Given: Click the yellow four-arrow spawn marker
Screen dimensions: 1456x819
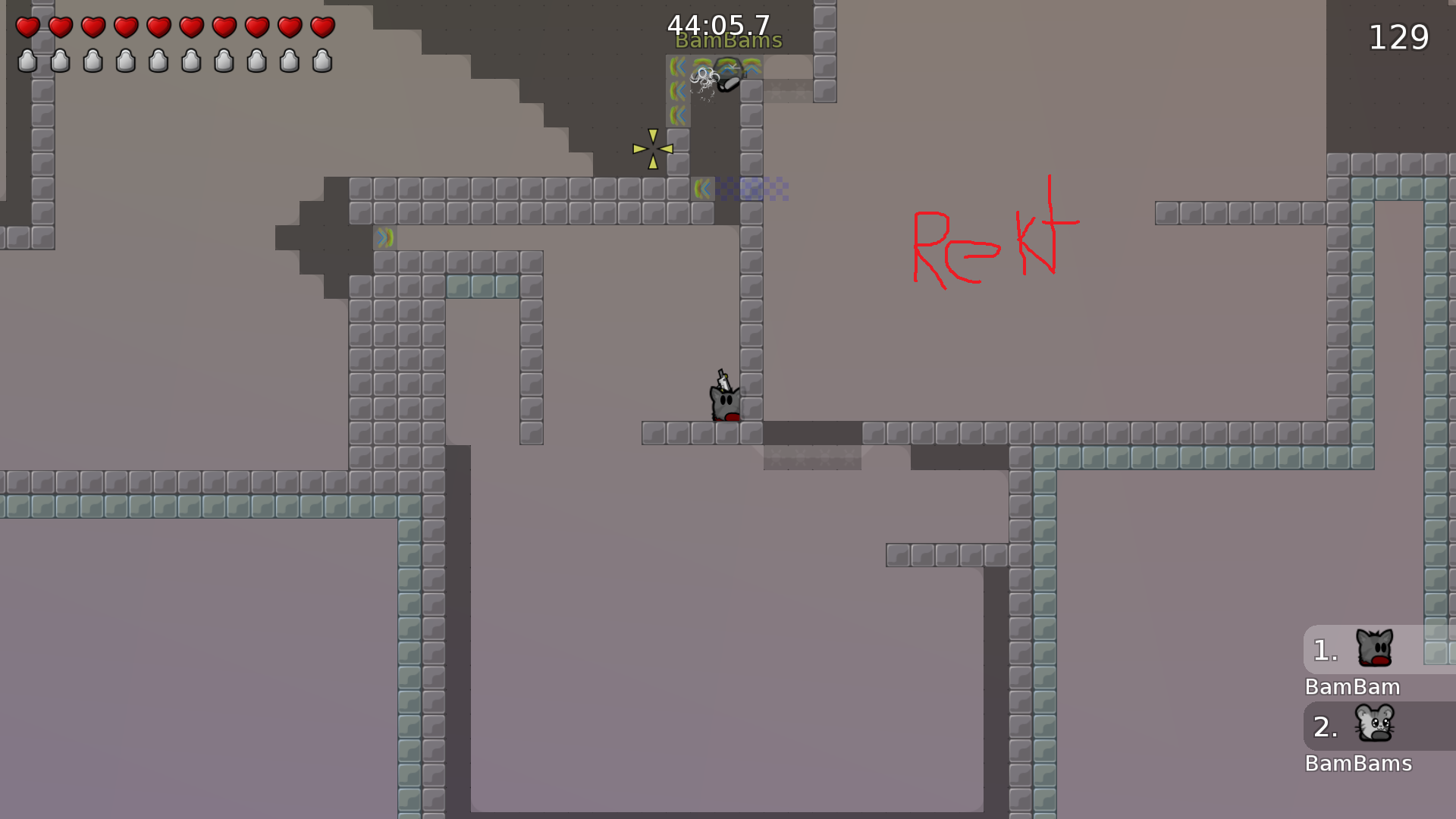Looking at the screenshot, I should tap(651, 147).
